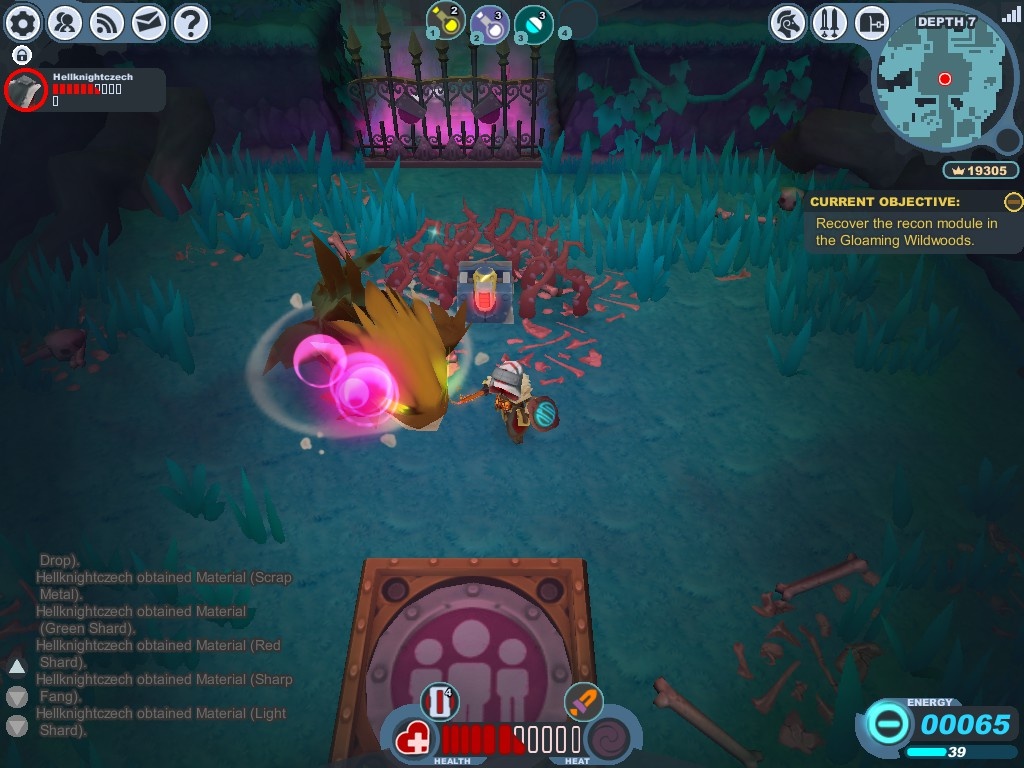Click the crown currency counter
Screen dimensions: 1024x768
pyautogui.click(x=980, y=171)
